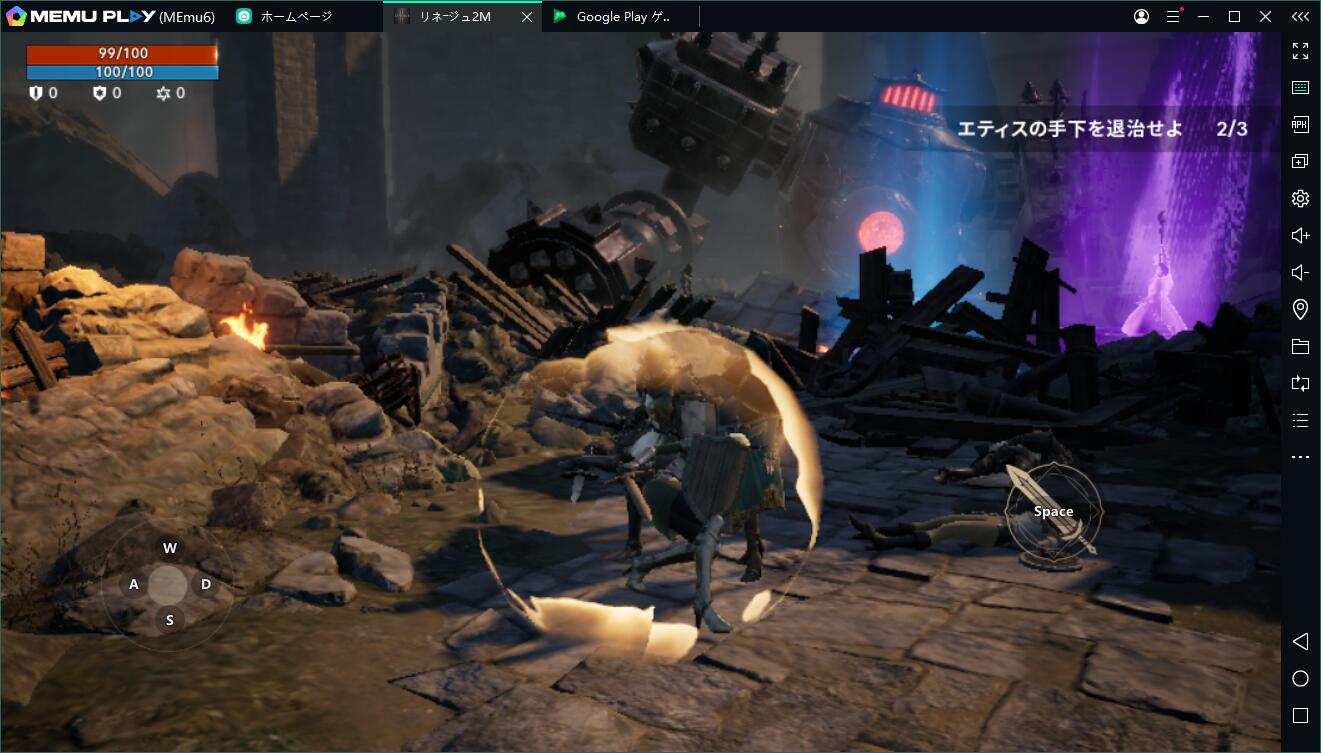The image size is (1321, 753).
Task: Launch the Multi-MEmu instance manager
Action: click(x=1300, y=160)
